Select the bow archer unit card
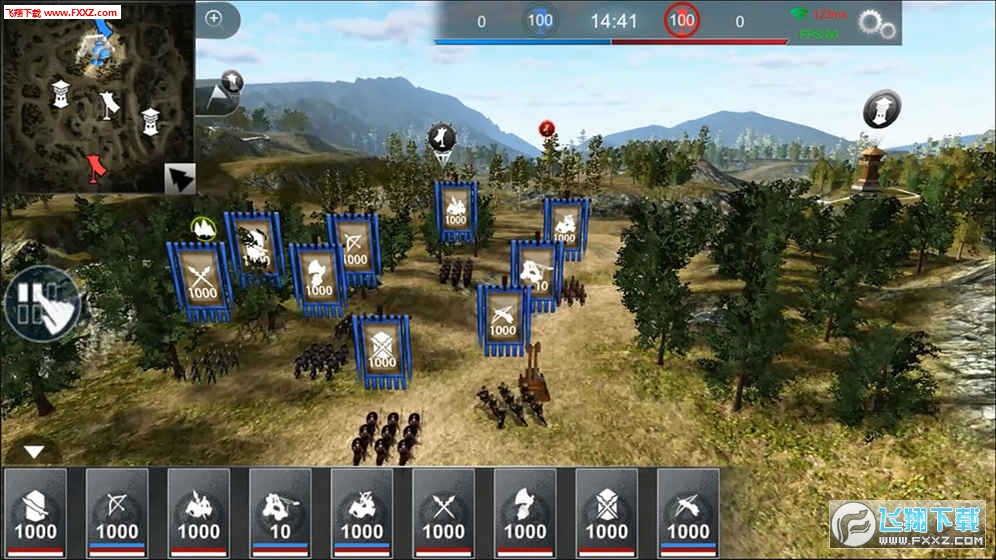This screenshot has height=560, width=996. [x=117, y=512]
